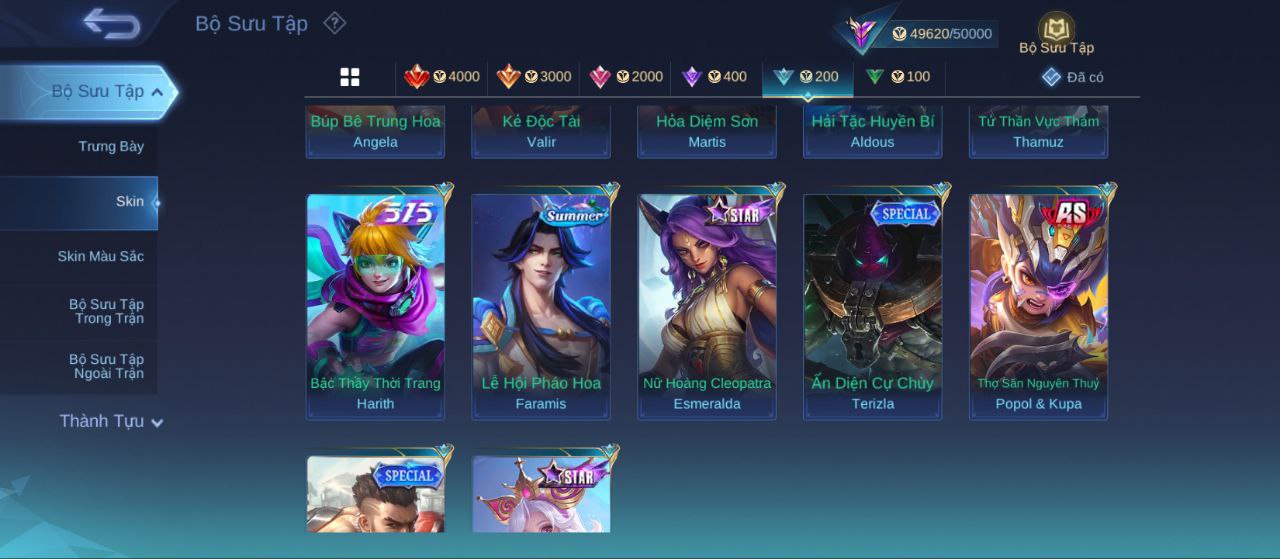The height and width of the screenshot is (559, 1280).
Task: Switch to the 2000 point tier tab
Action: pyautogui.click(x=625, y=77)
